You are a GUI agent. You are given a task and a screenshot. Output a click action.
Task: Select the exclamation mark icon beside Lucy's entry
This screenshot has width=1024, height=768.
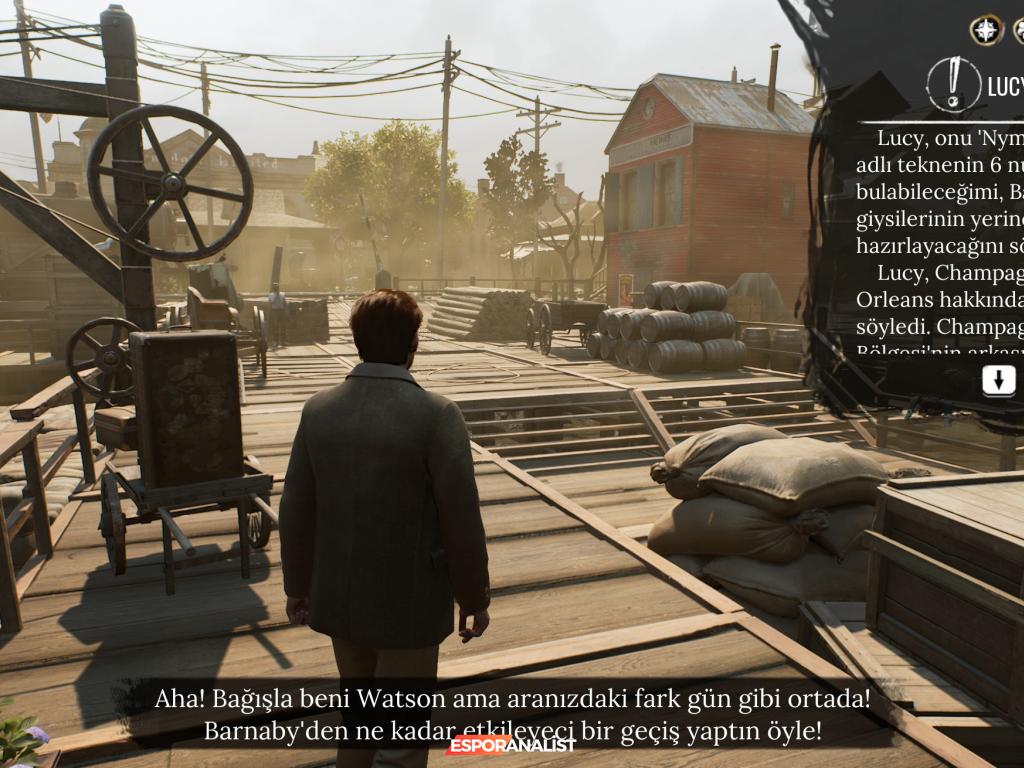pos(953,84)
